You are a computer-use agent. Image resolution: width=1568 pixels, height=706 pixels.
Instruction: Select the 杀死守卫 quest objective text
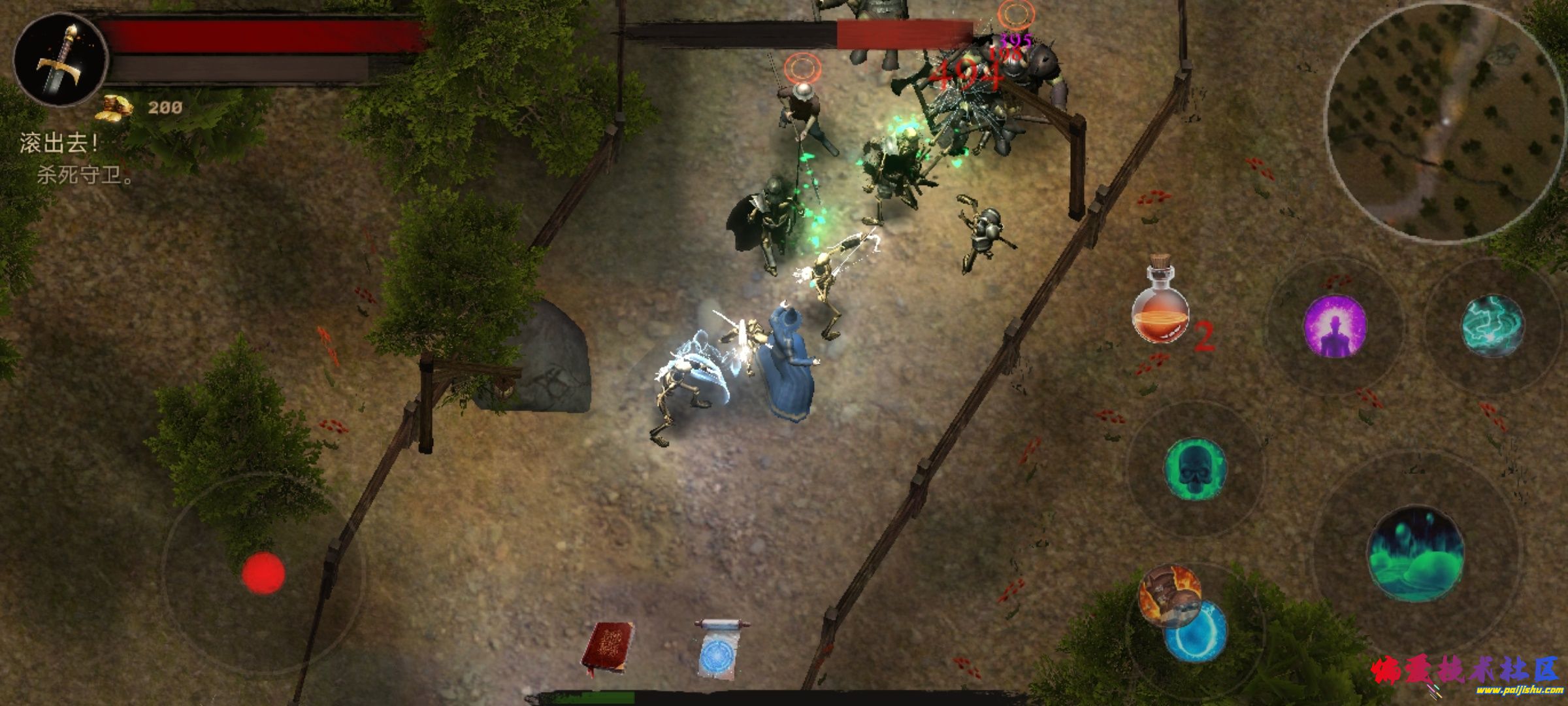(x=85, y=175)
